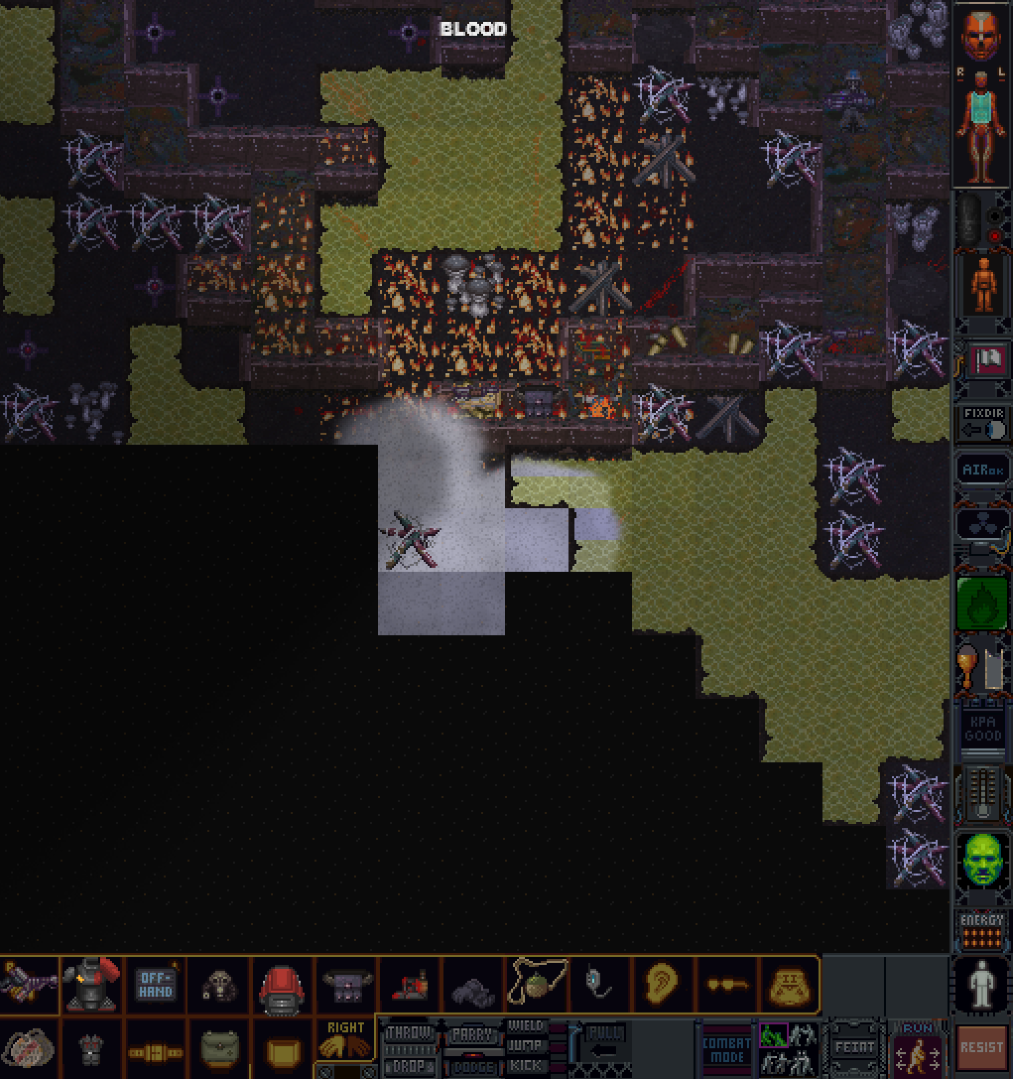Image resolution: width=1013 pixels, height=1079 pixels.
Task: Activate the Kick action
Action: click(526, 1065)
